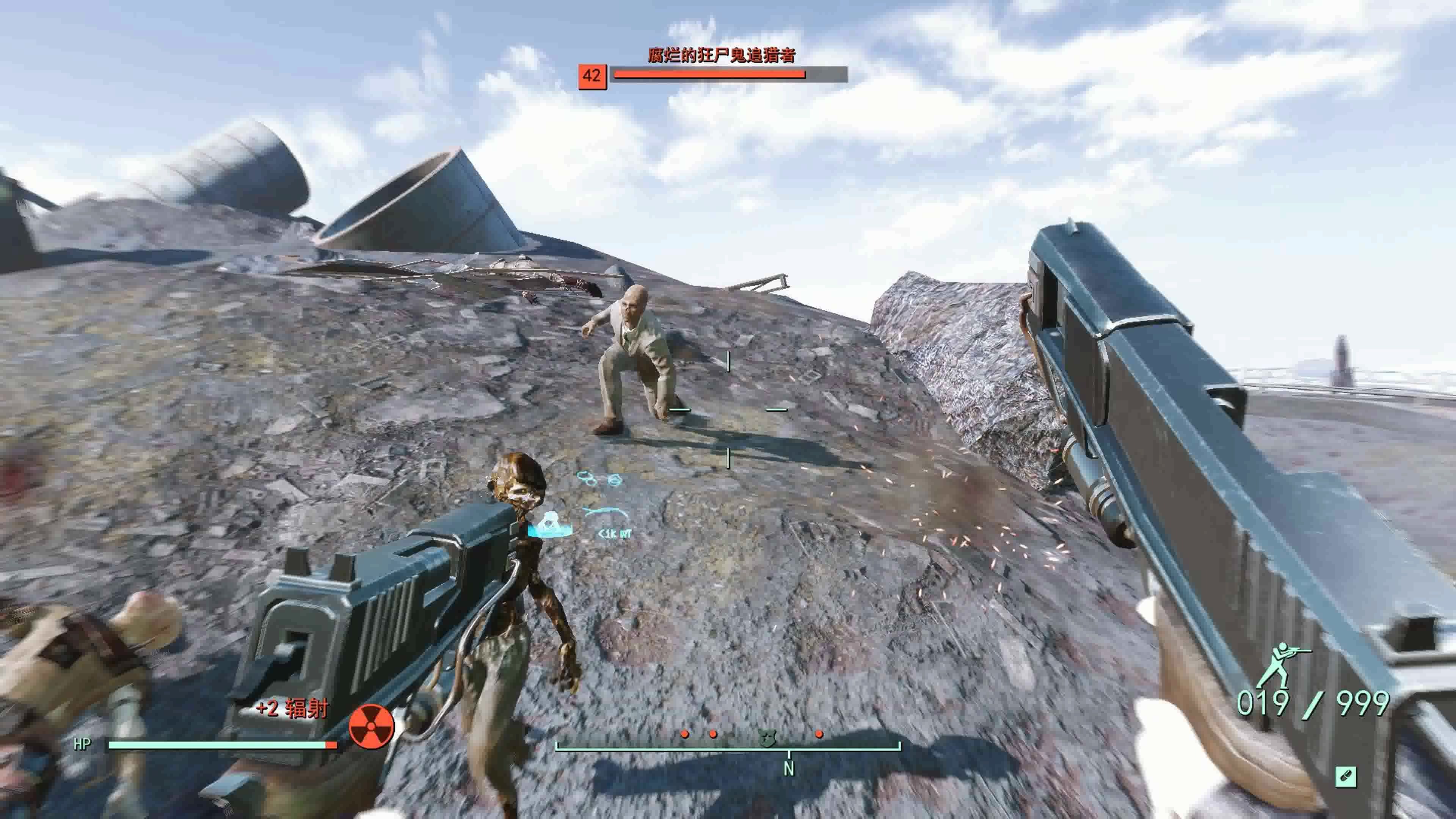Screen dimensions: 1456x819
Task: Select the shield marker on the compass
Action: [766, 737]
